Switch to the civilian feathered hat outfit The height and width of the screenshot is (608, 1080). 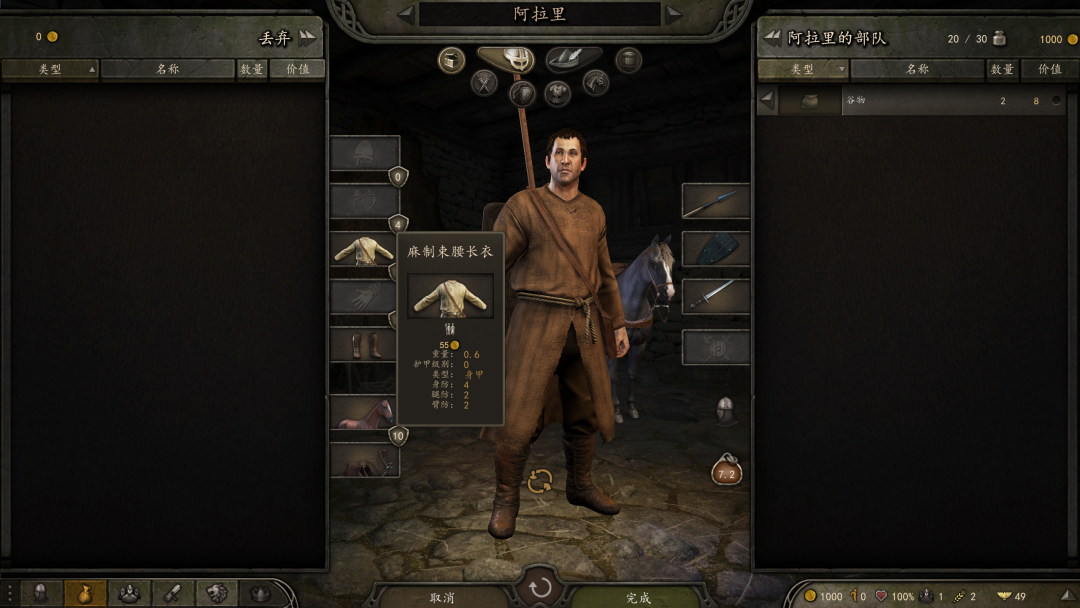click(574, 60)
